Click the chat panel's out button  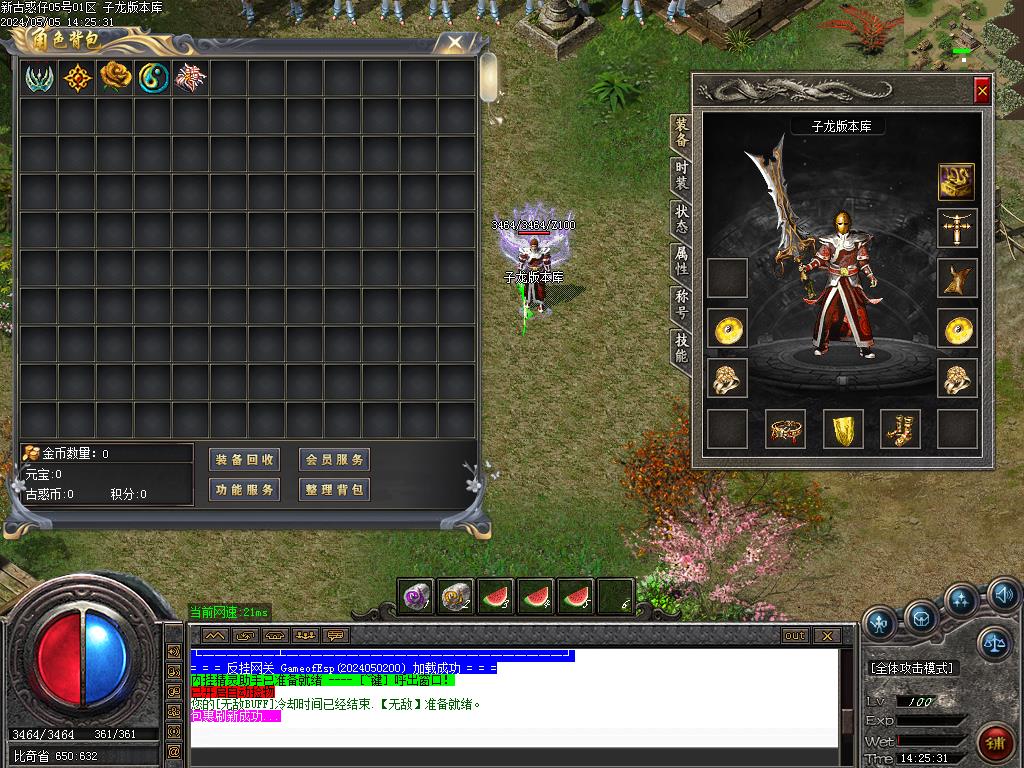click(795, 636)
